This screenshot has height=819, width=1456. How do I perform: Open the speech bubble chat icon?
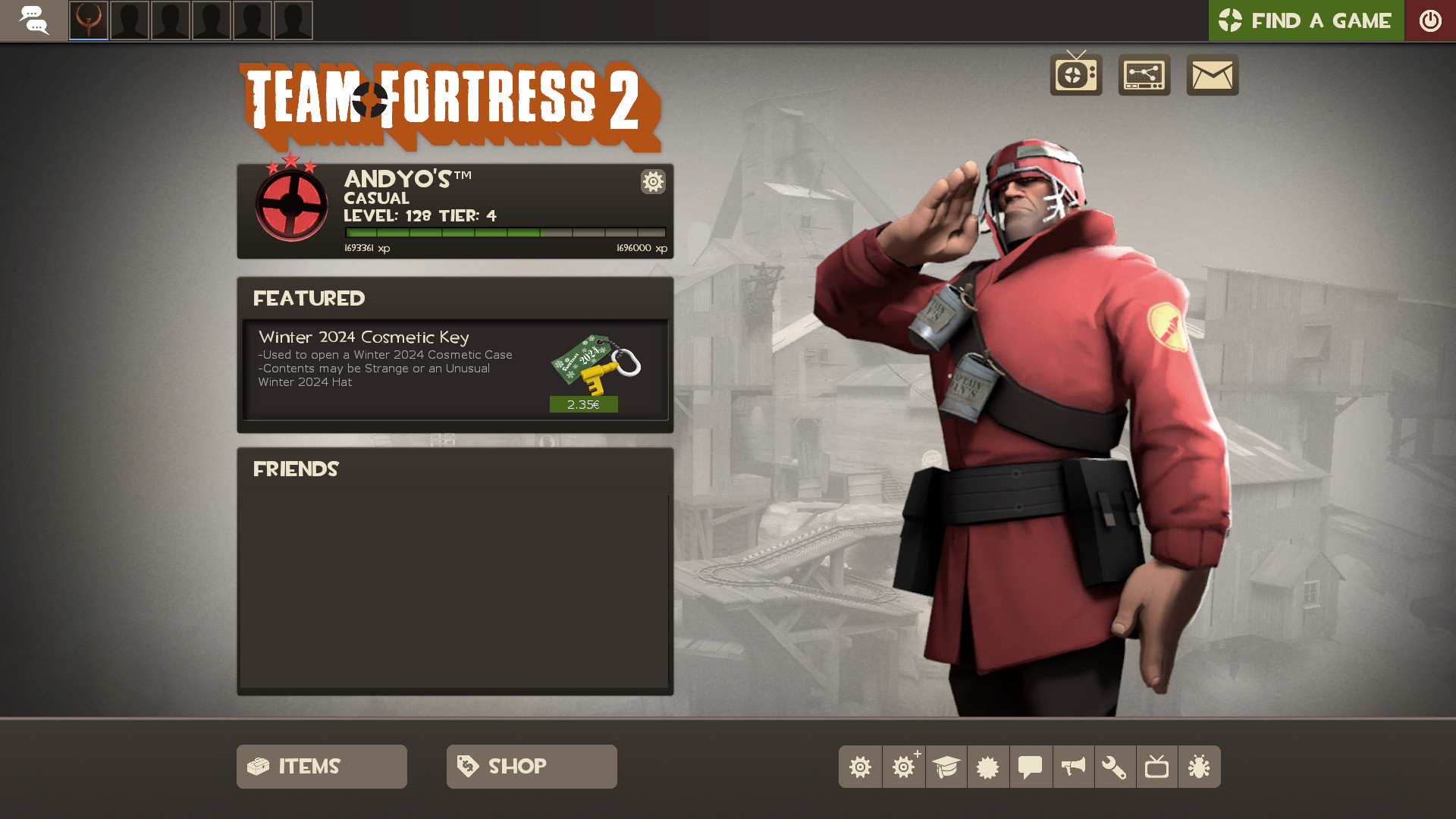[x=1030, y=767]
